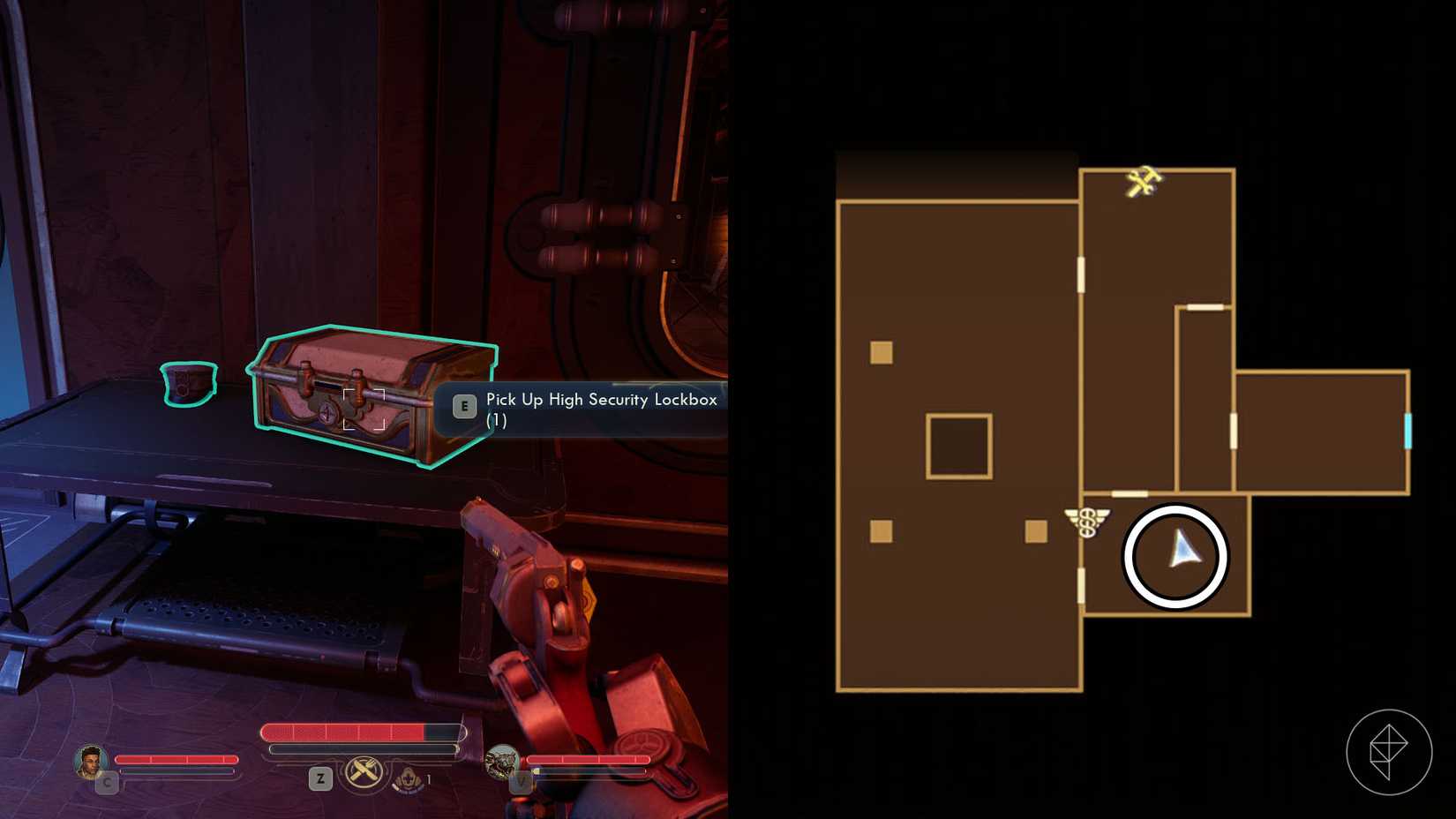Click the ammo bar under the health bar
The image size is (1456, 819).
coord(362,748)
